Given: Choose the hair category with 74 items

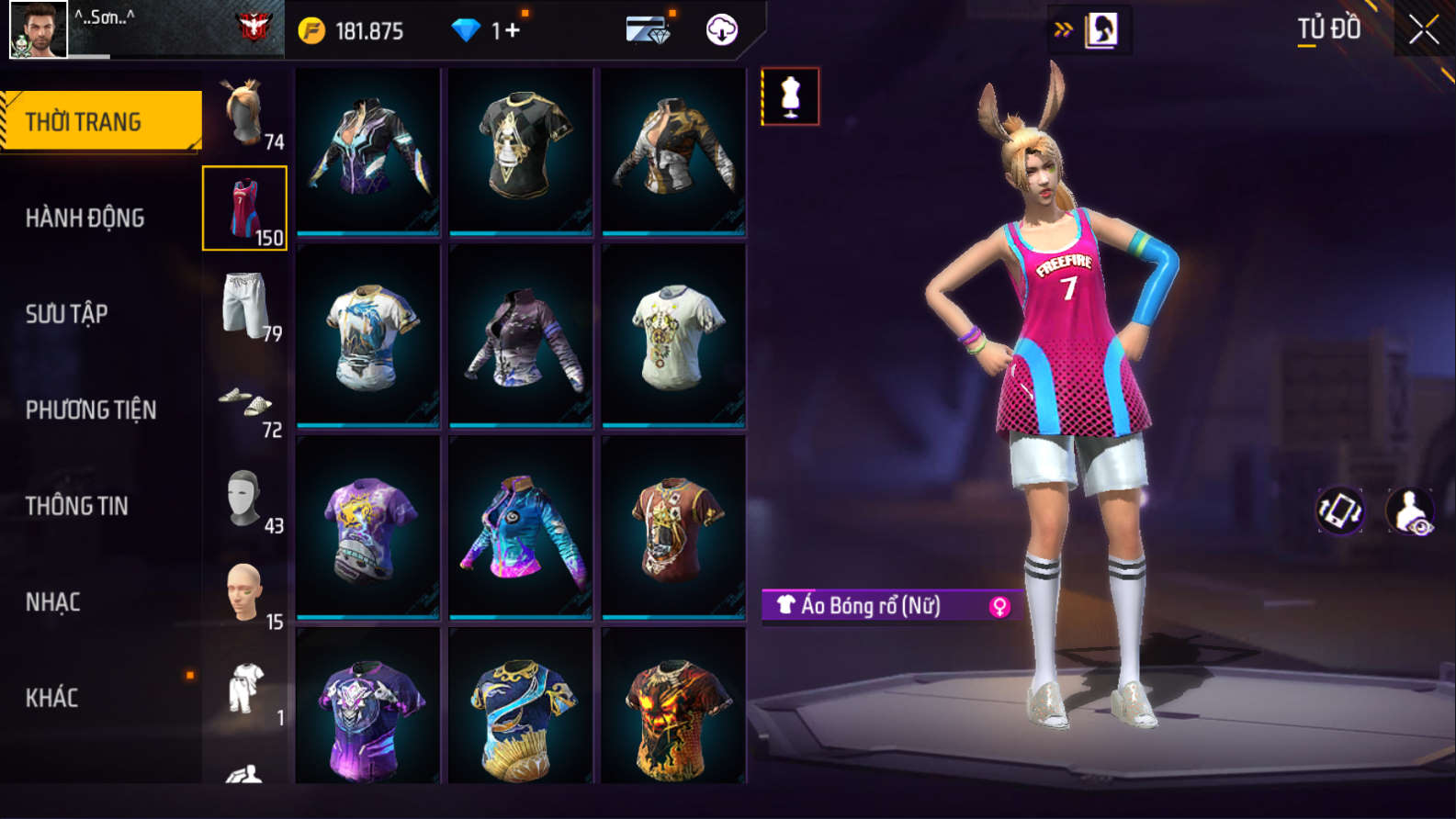Looking at the screenshot, I should point(244,114).
